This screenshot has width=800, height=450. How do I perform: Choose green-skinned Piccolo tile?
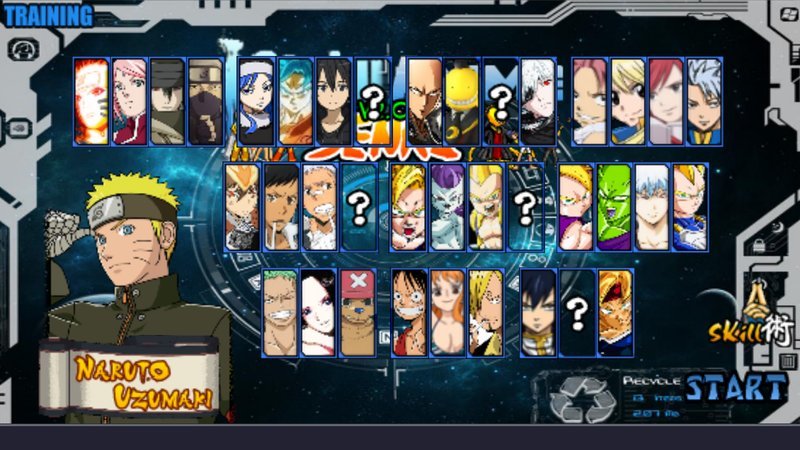pyautogui.click(x=614, y=206)
